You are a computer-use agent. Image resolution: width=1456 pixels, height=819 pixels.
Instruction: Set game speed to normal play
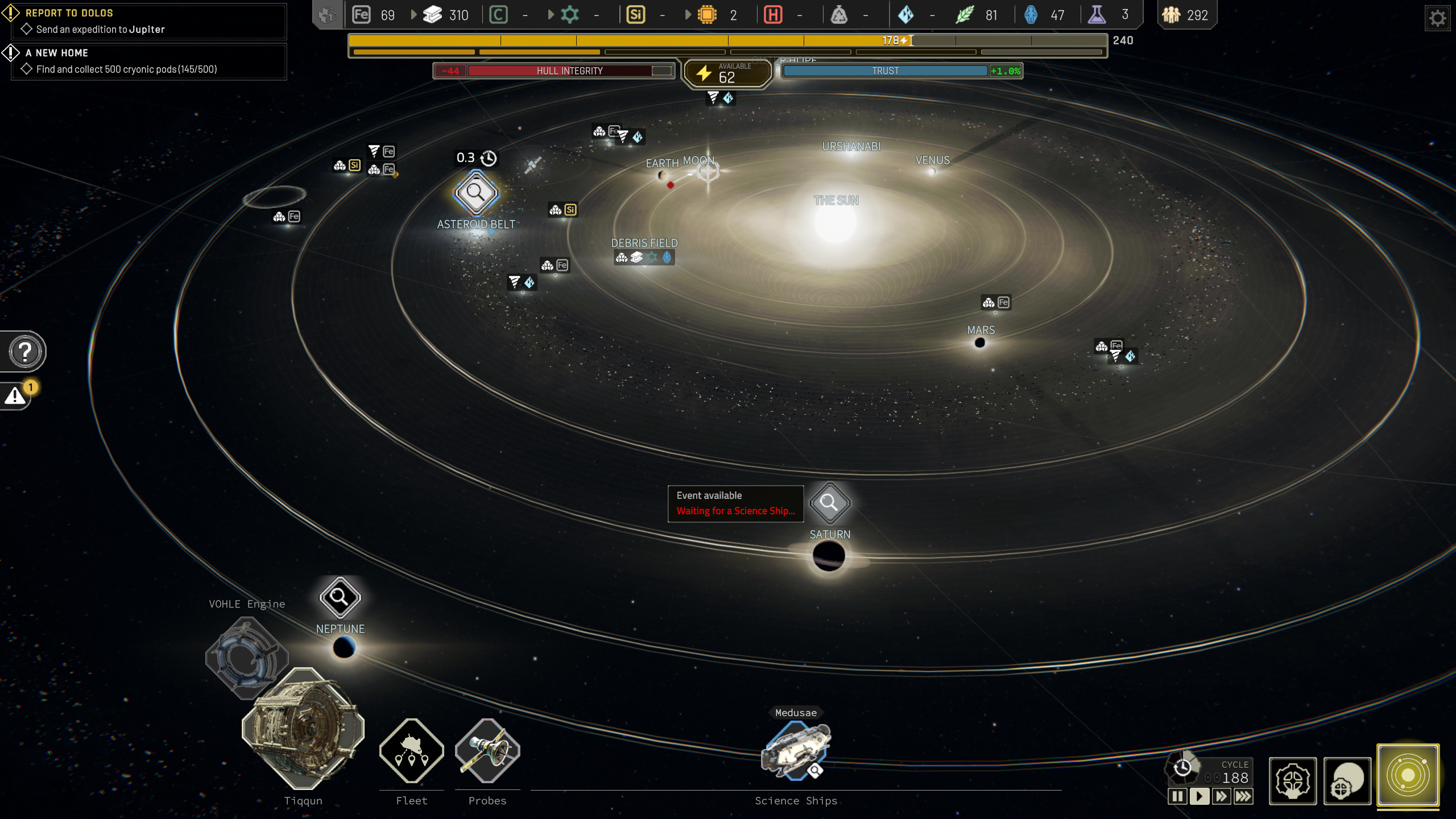coord(1199,796)
